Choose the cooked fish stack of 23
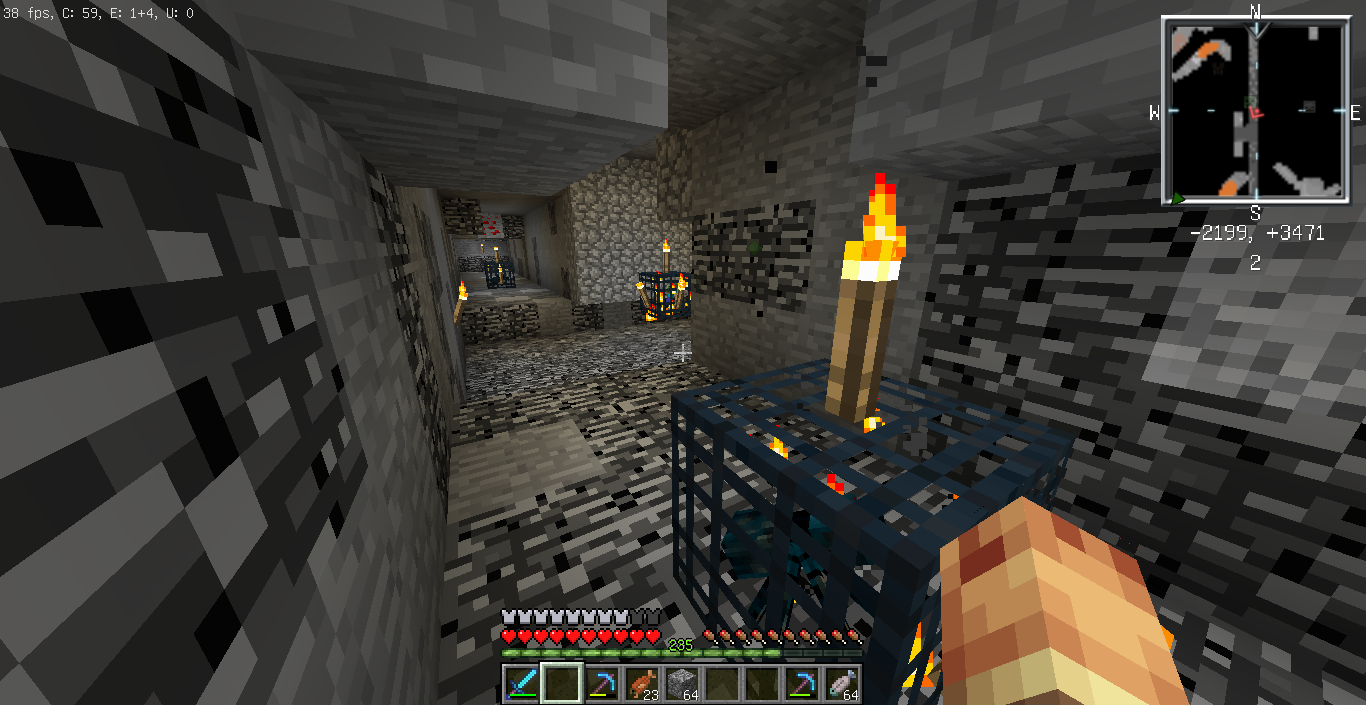 pos(641,683)
